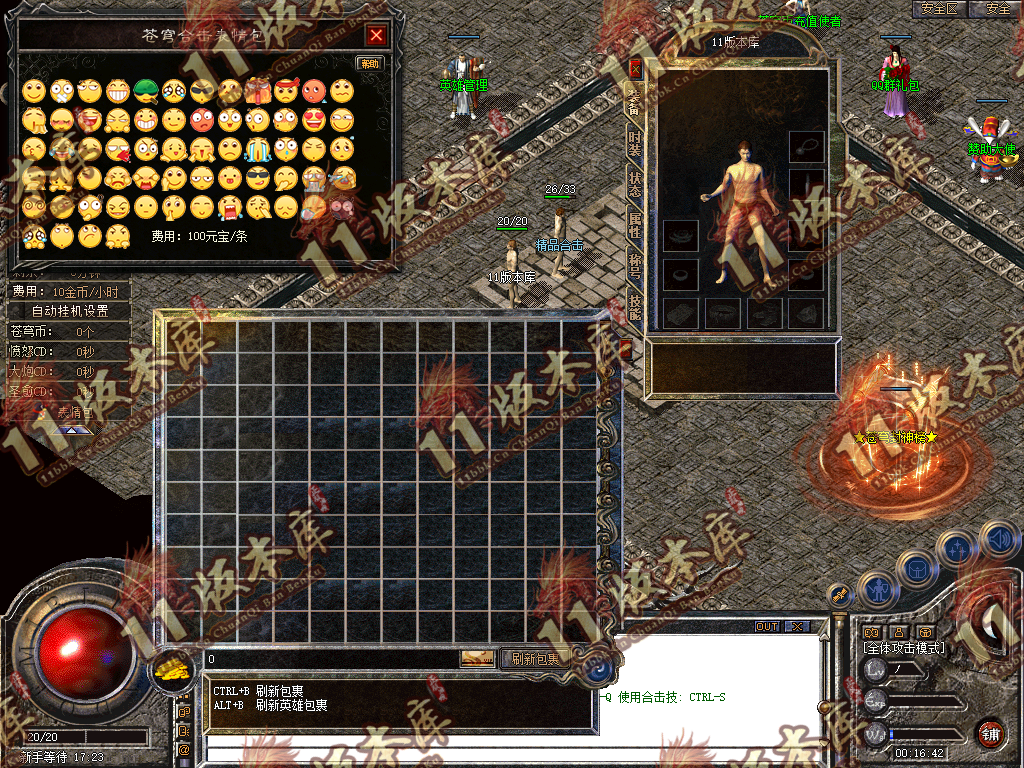
Task: Toggle the 表情包 emoji pack button
Action: [73, 411]
